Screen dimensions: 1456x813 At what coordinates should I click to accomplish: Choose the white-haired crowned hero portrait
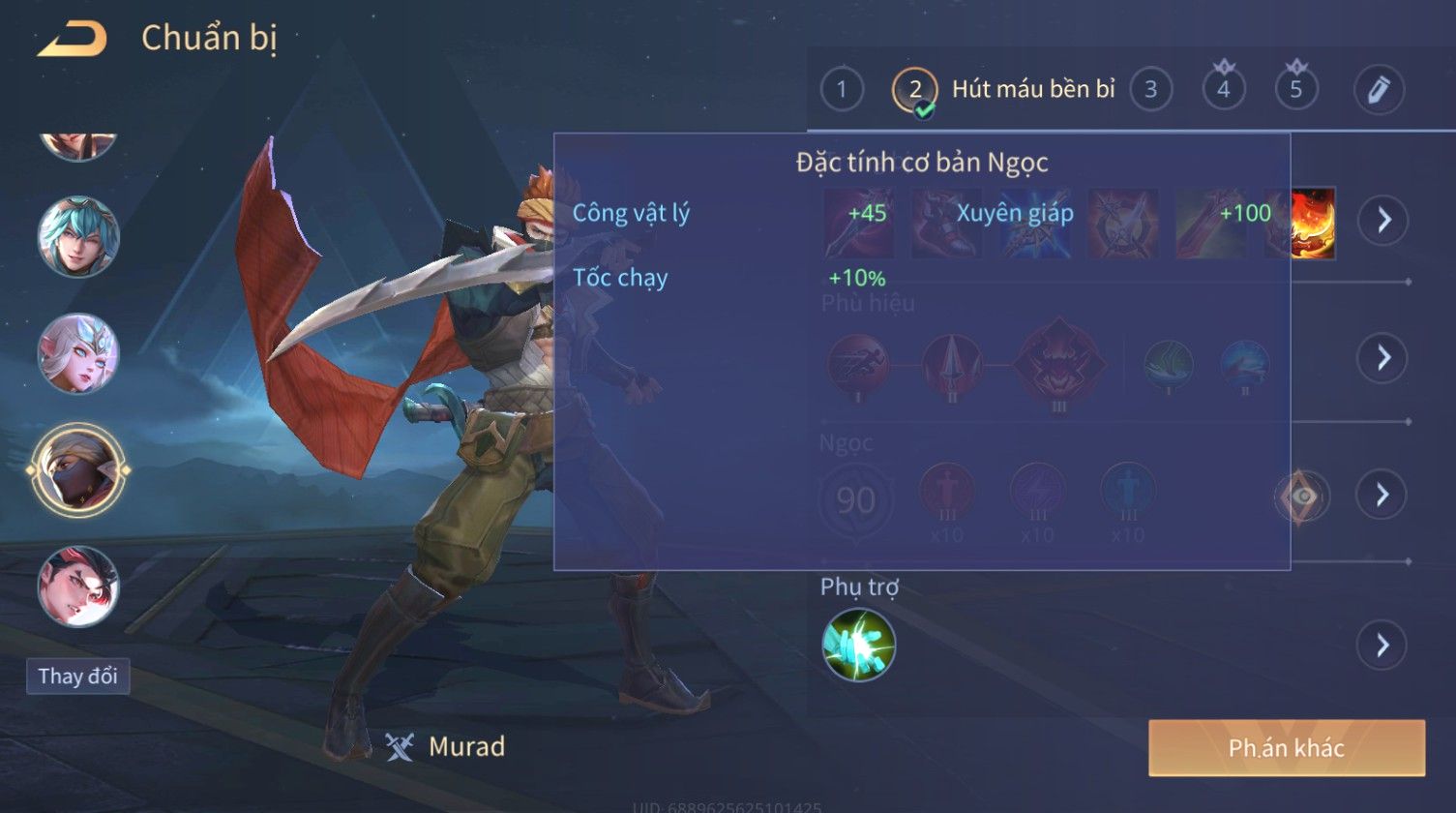(78, 353)
